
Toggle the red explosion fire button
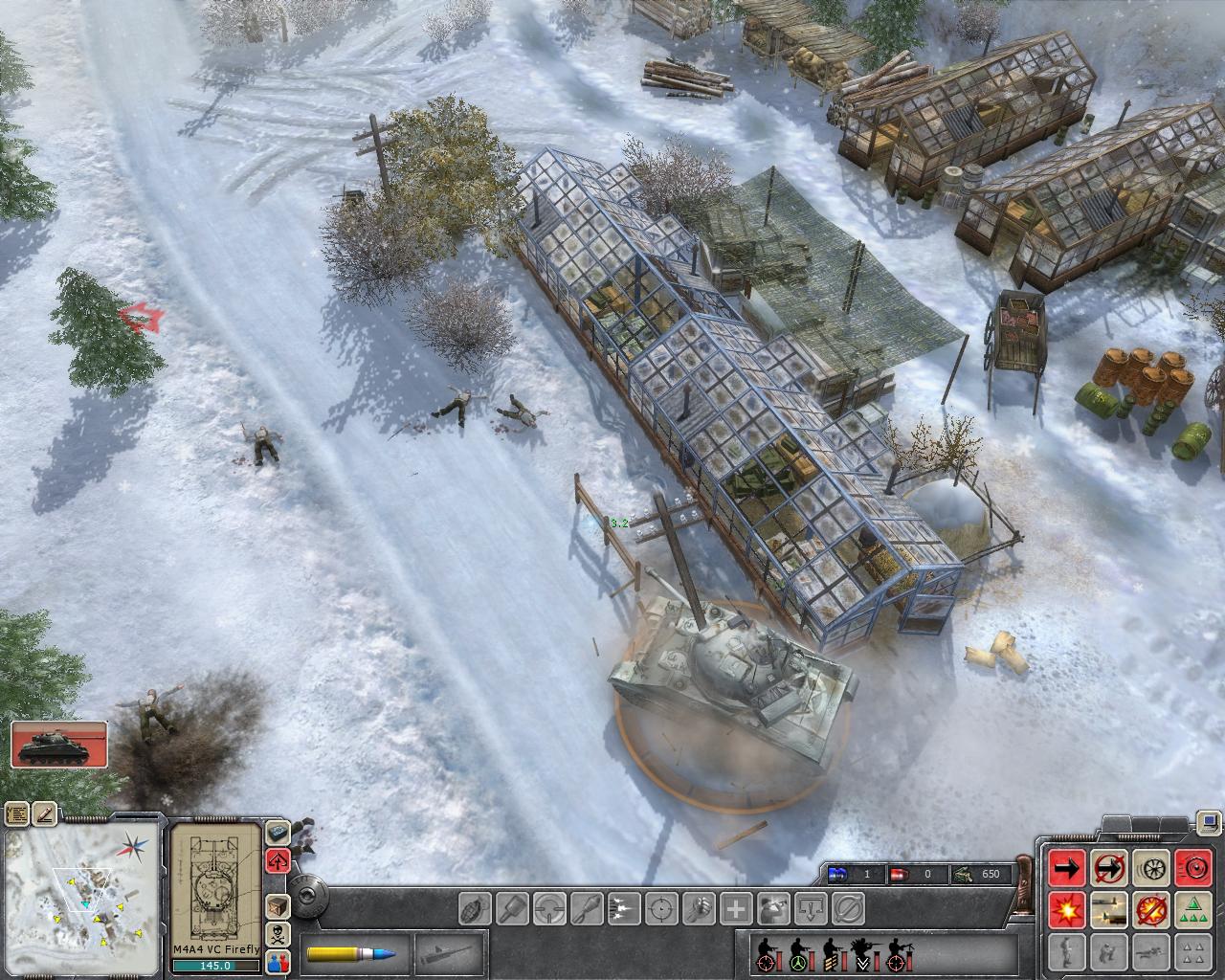point(1067,910)
